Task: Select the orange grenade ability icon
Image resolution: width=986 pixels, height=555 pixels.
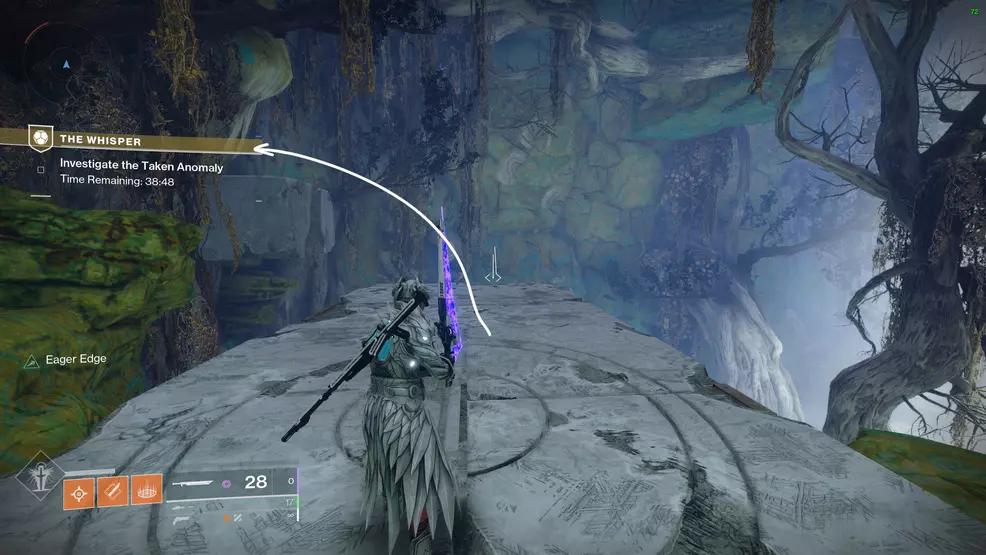Action: click(79, 490)
